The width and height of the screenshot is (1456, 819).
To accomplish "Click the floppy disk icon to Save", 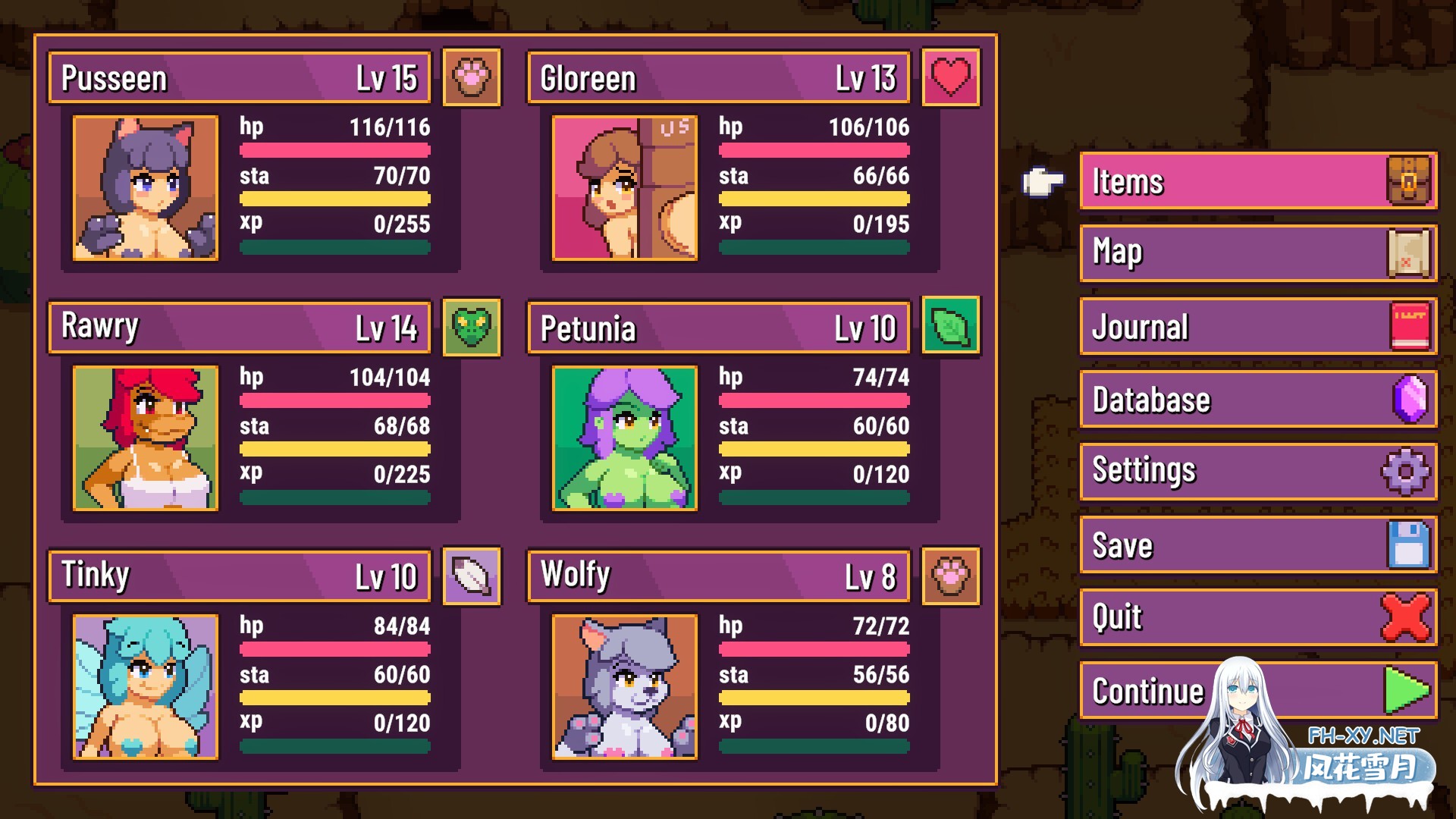I will tap(1407, 544).
